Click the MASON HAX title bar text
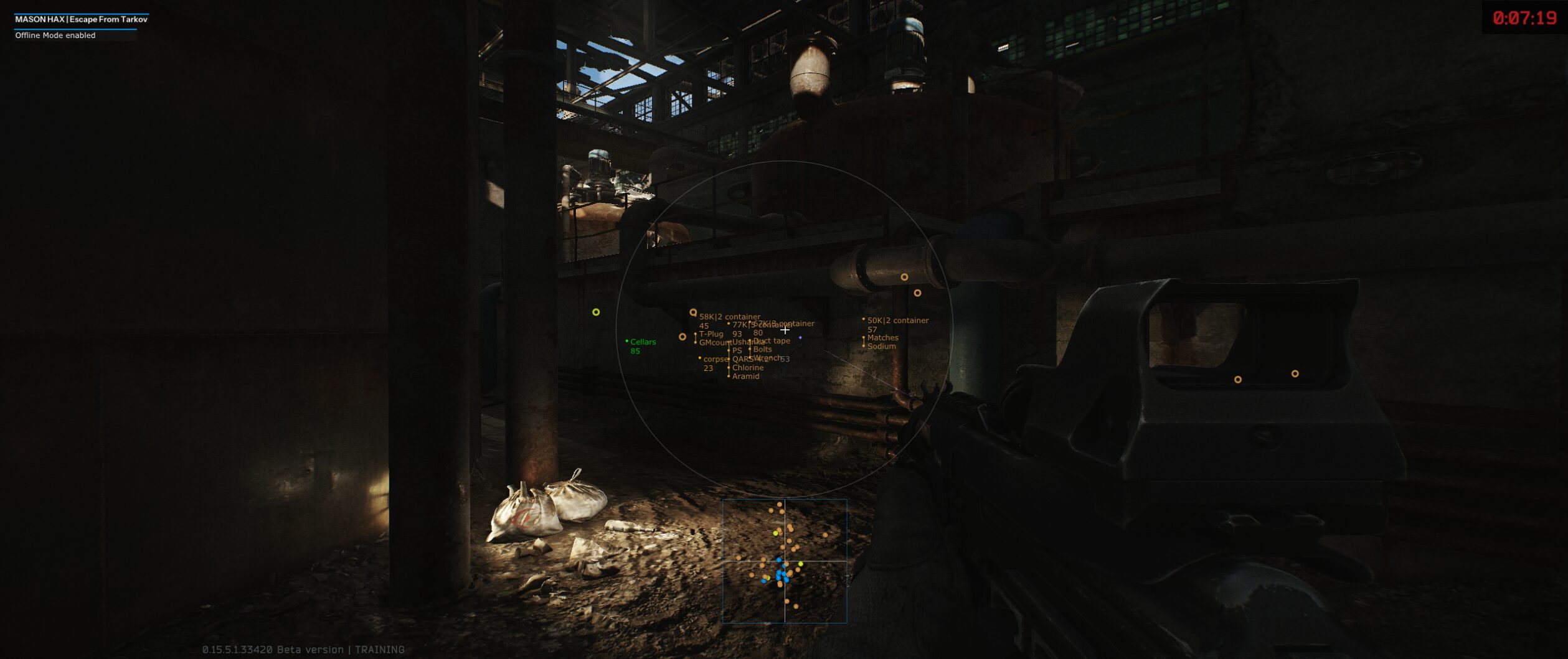The height and width of the screenshot is (659, 1568). pos(81,19)
